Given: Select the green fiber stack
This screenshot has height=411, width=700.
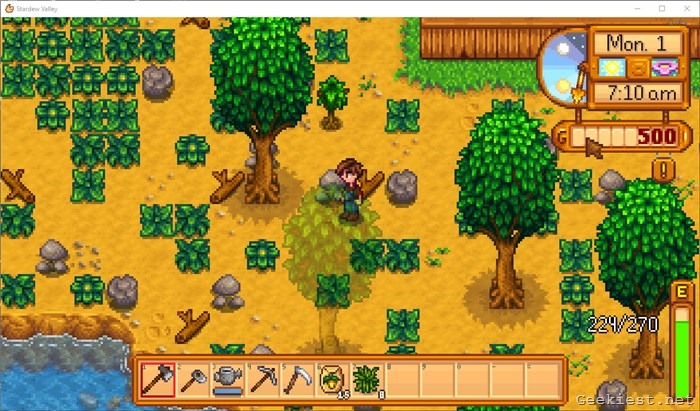Looking at the screenshot, I should 368,379.
